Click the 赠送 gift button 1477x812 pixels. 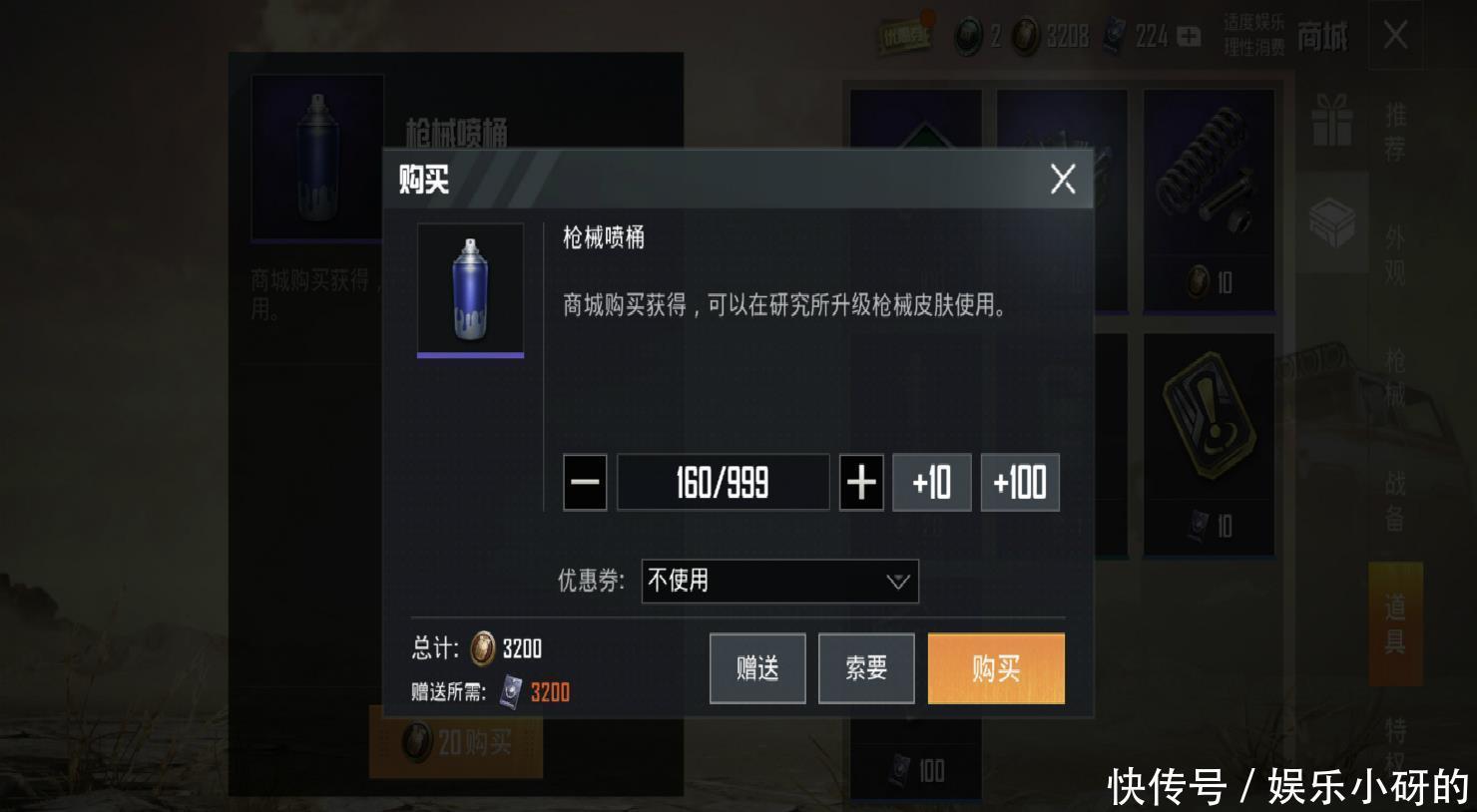pyautogui.click(x=757, y=668)
